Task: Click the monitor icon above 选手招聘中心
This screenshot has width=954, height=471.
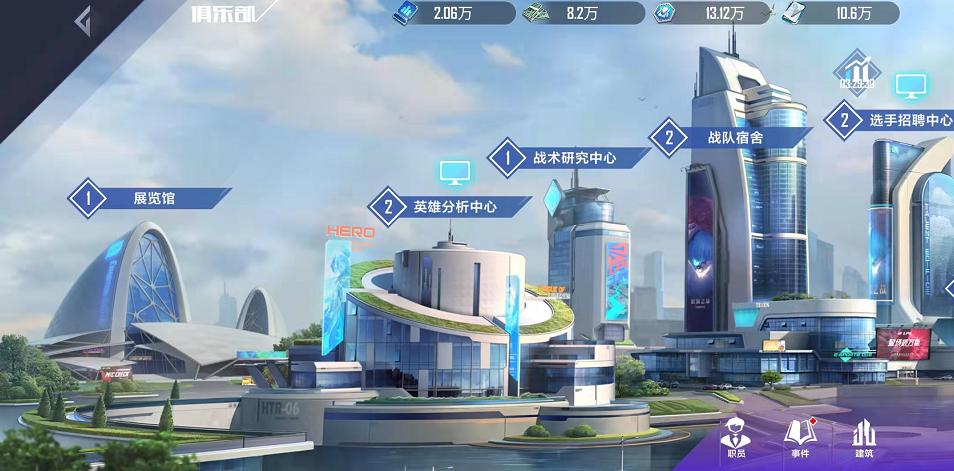Action: tap(911, 85)
